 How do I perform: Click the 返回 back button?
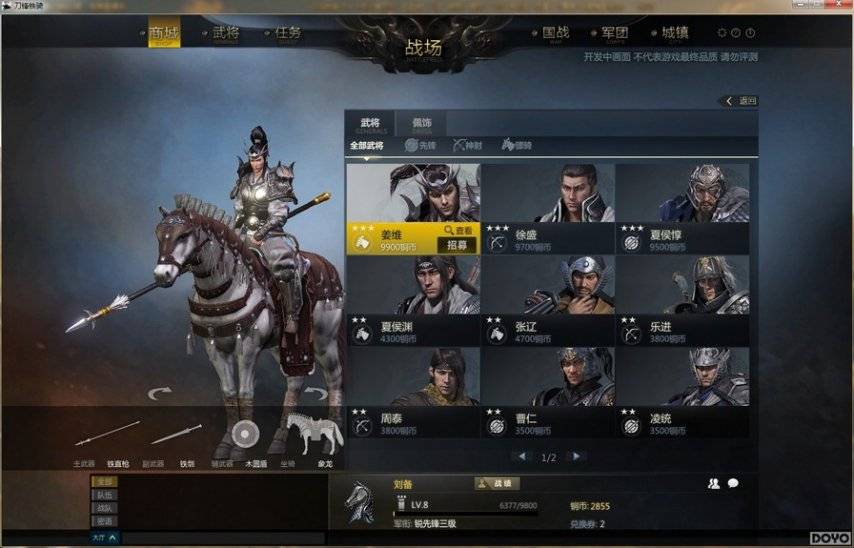pyautogui.click(x=742, y=101)
